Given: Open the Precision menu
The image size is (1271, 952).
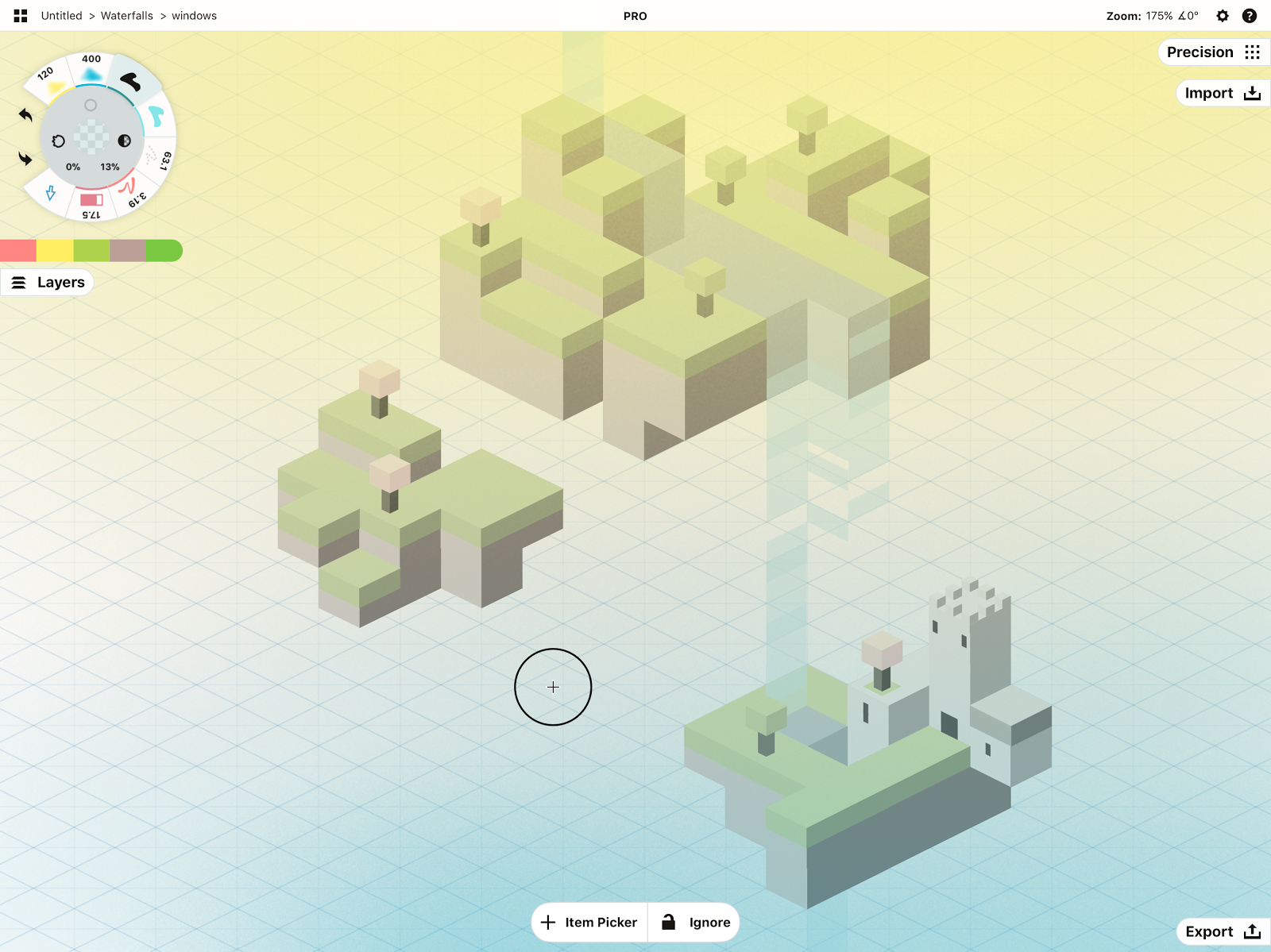Looking at the screenshot, I should tap(1212, 52).
